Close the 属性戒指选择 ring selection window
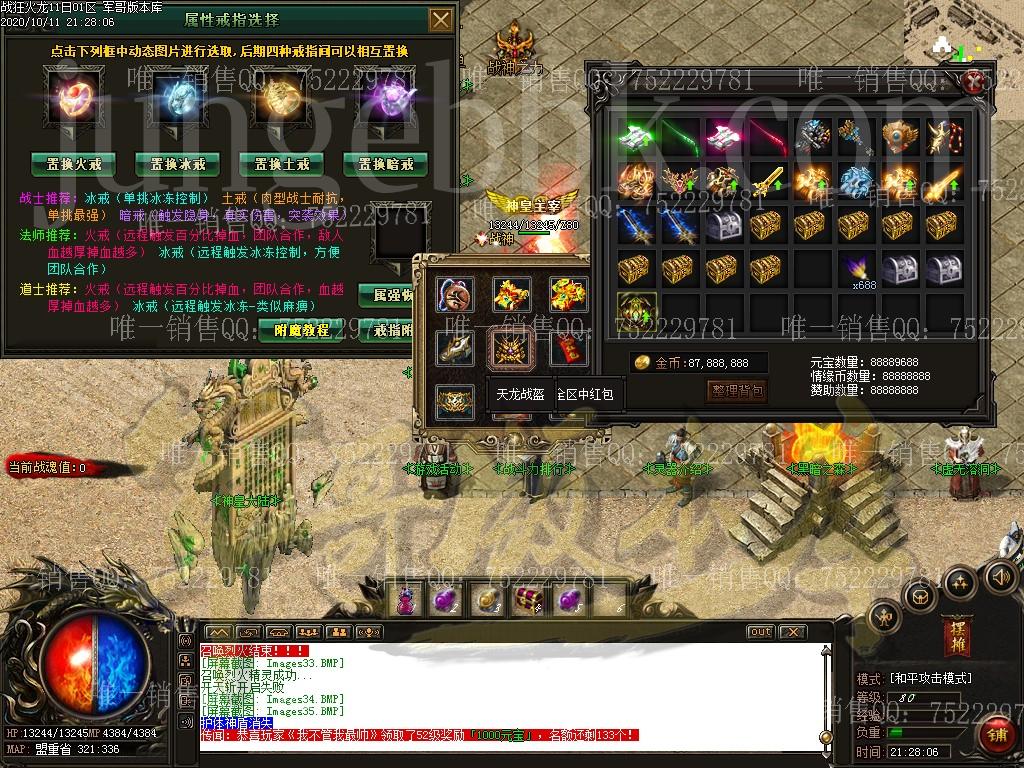The image size is (1024, 768). (x=440, y=20)
